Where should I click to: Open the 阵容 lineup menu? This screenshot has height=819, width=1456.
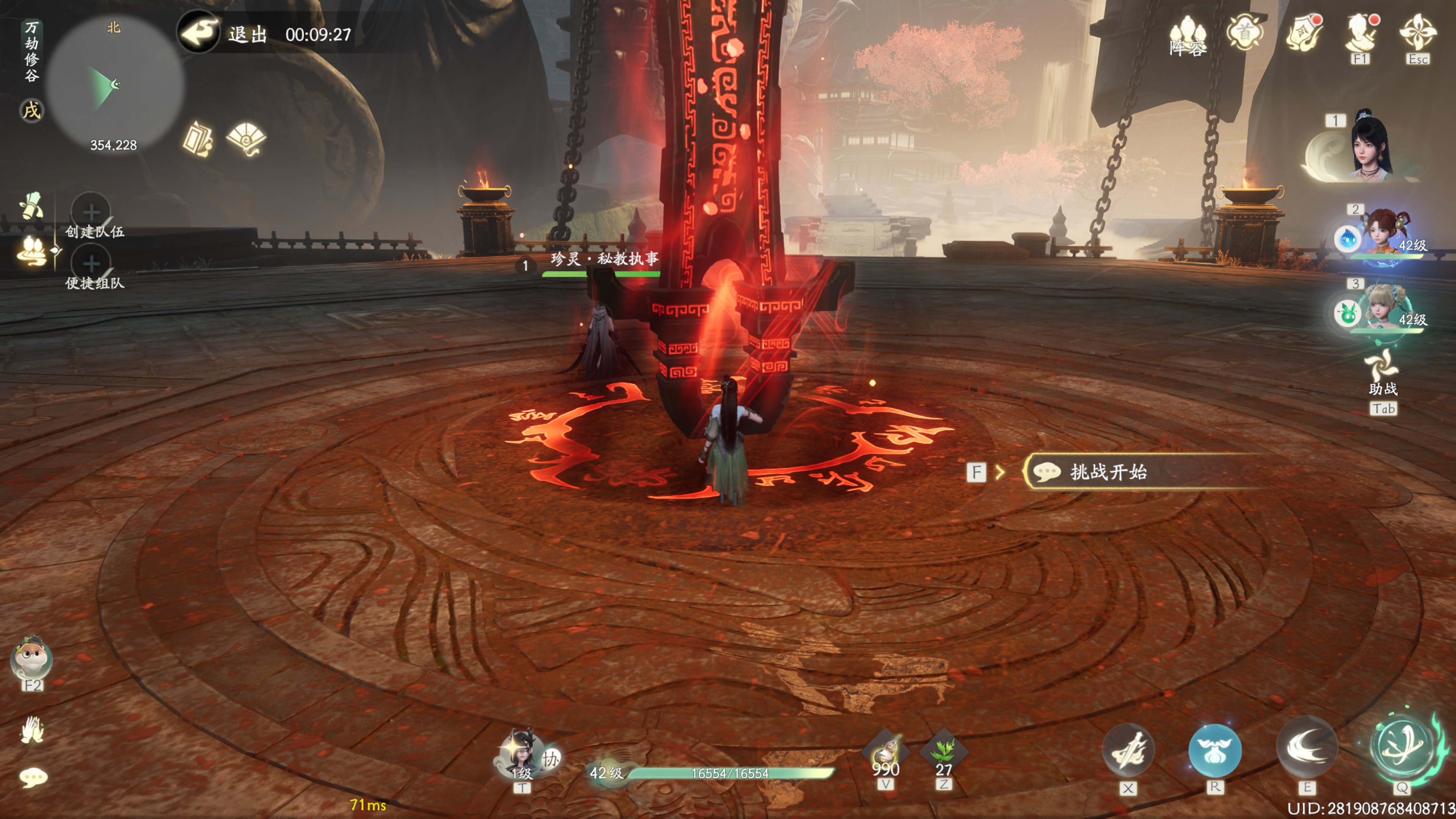pyautogui.click(x=1187, y=35)
